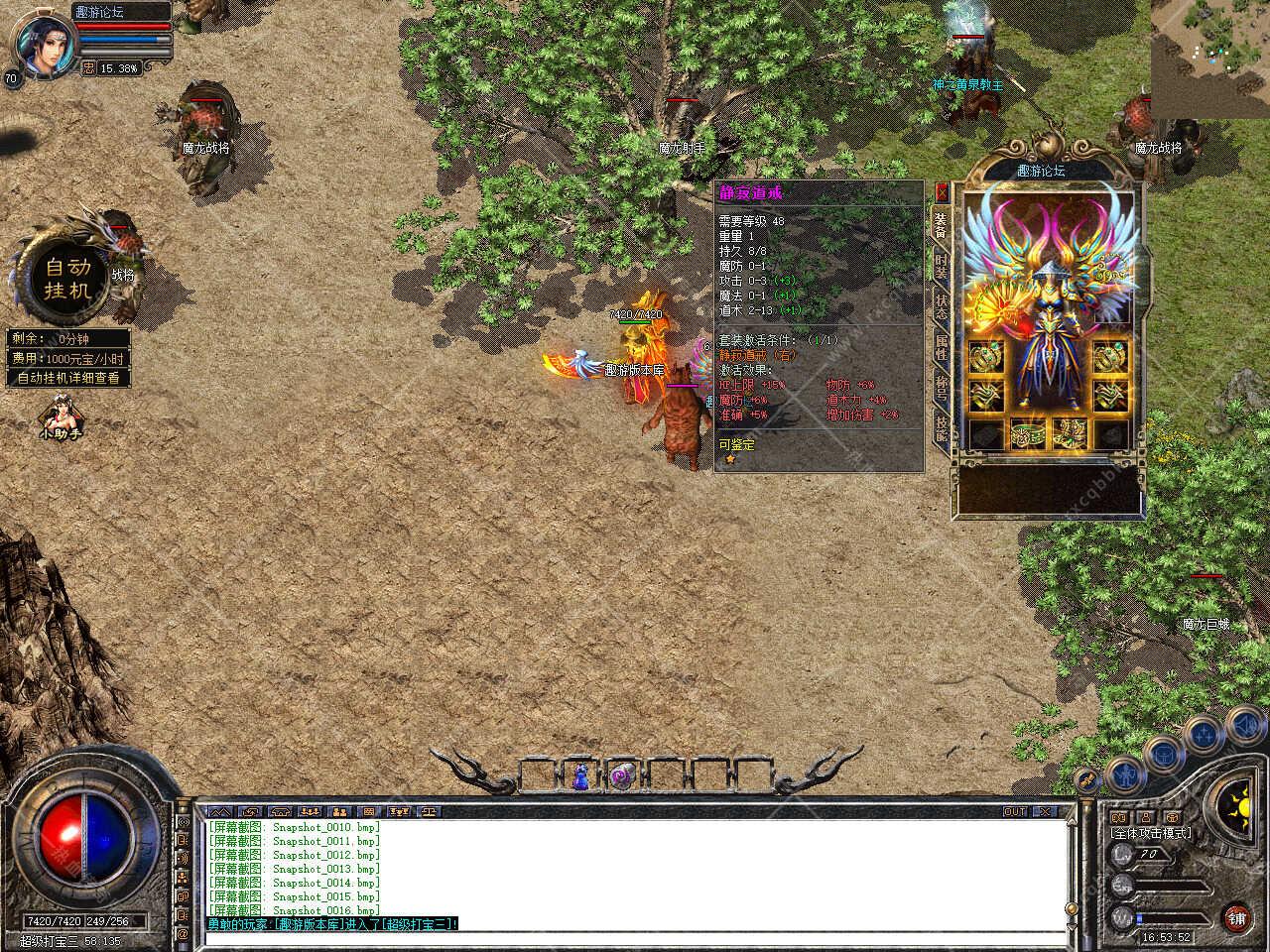Click the chat message input field

(x=635, y=938)
